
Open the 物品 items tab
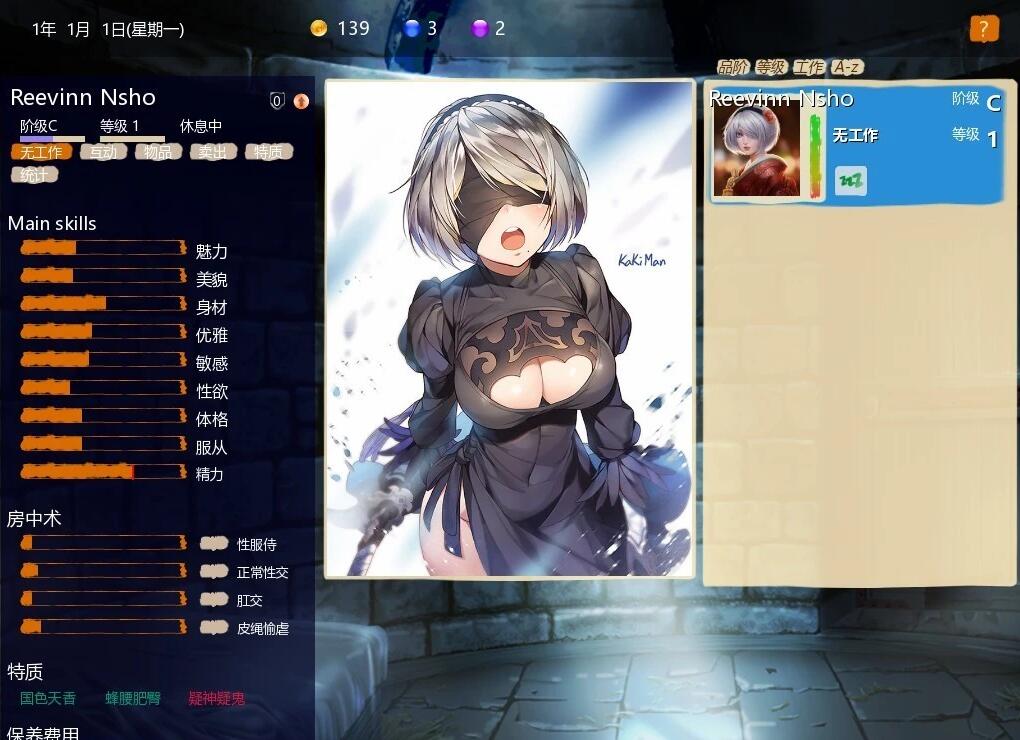pyautogui.click(x=157, y=152)
